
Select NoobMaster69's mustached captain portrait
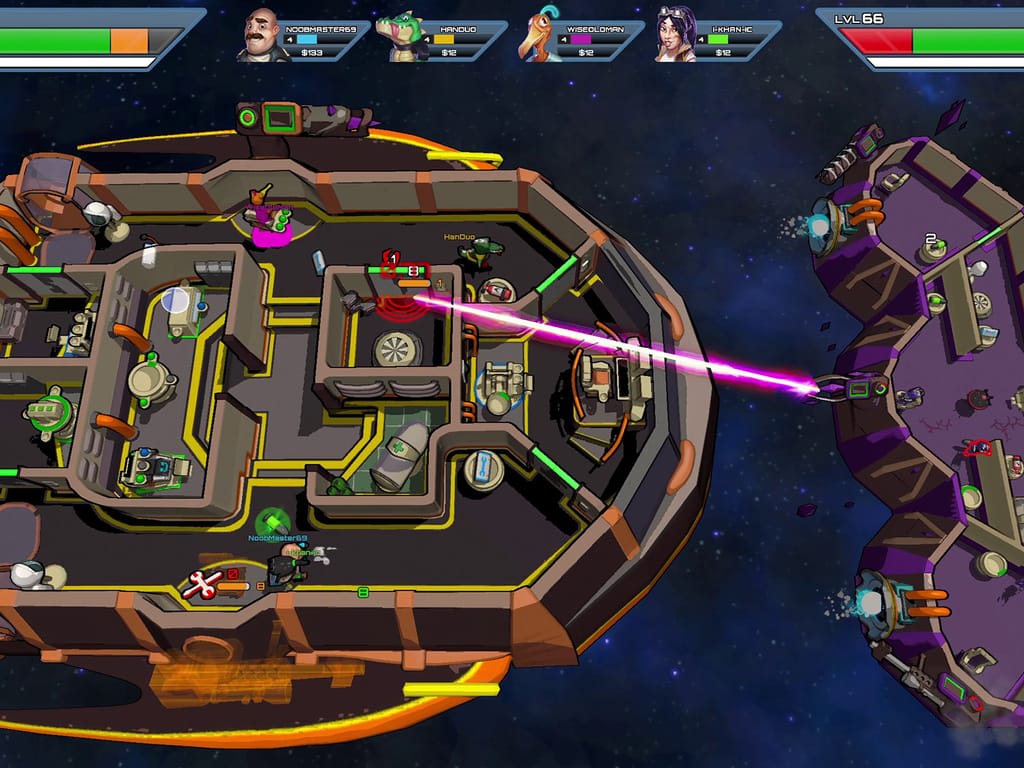263,35
